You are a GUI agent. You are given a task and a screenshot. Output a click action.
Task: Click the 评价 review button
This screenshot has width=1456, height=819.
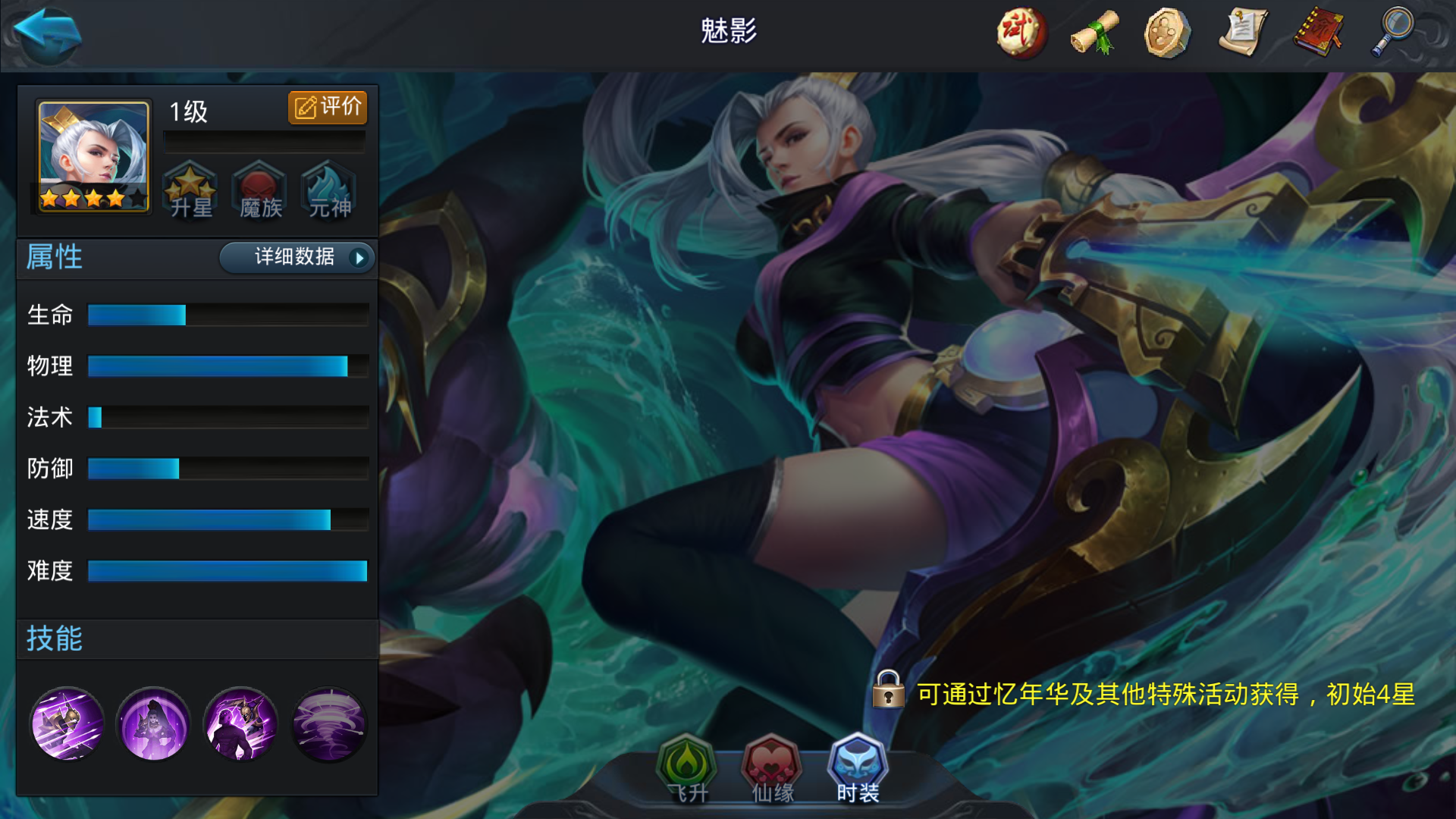328,107
